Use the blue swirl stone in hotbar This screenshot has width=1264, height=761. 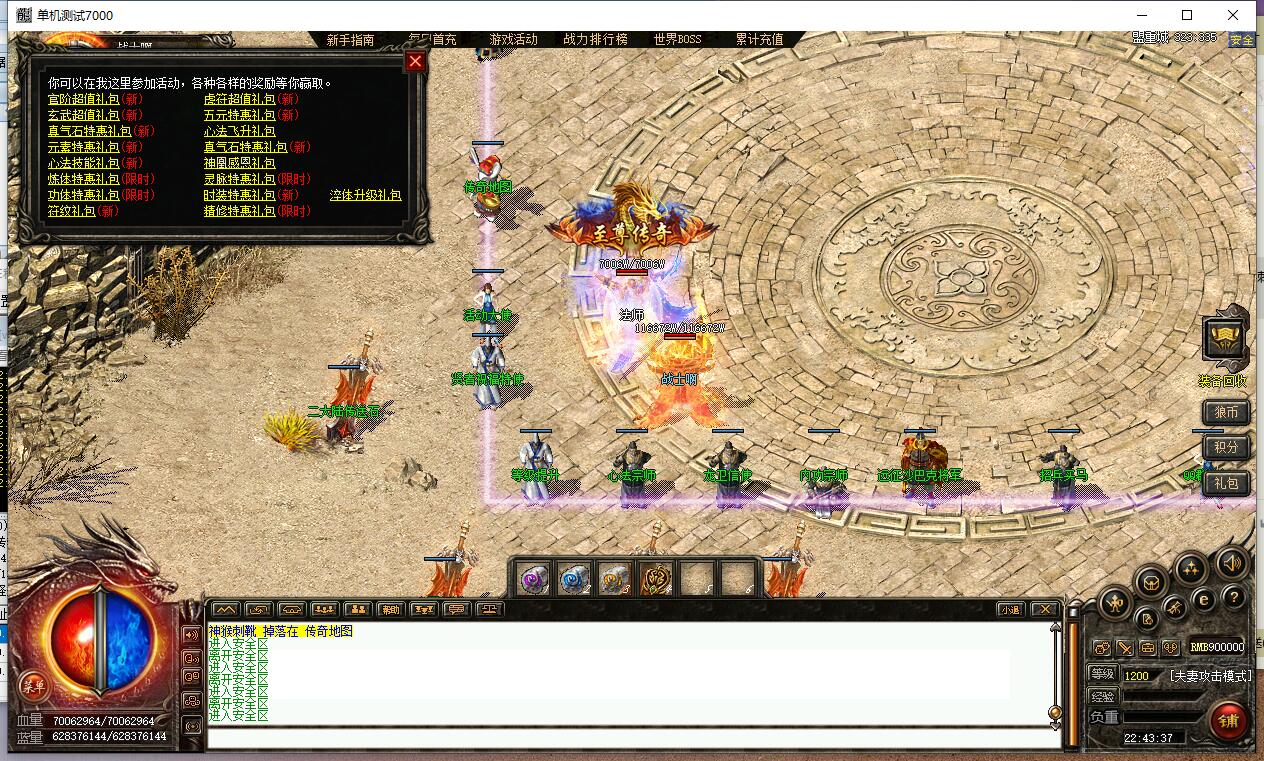pyautogui.click(x=574, y=578)
